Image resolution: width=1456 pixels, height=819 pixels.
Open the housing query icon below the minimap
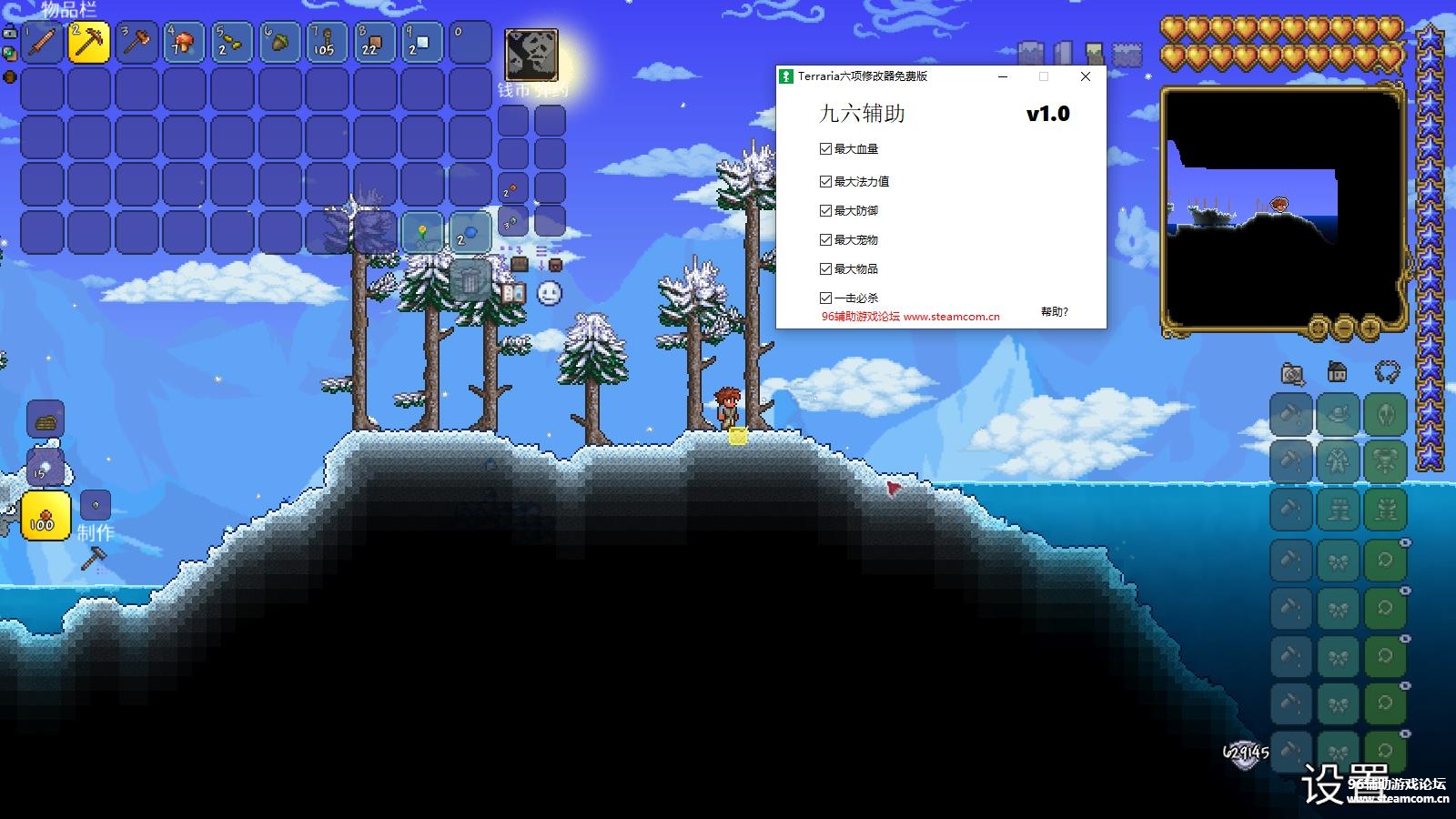click(1337, 372)
